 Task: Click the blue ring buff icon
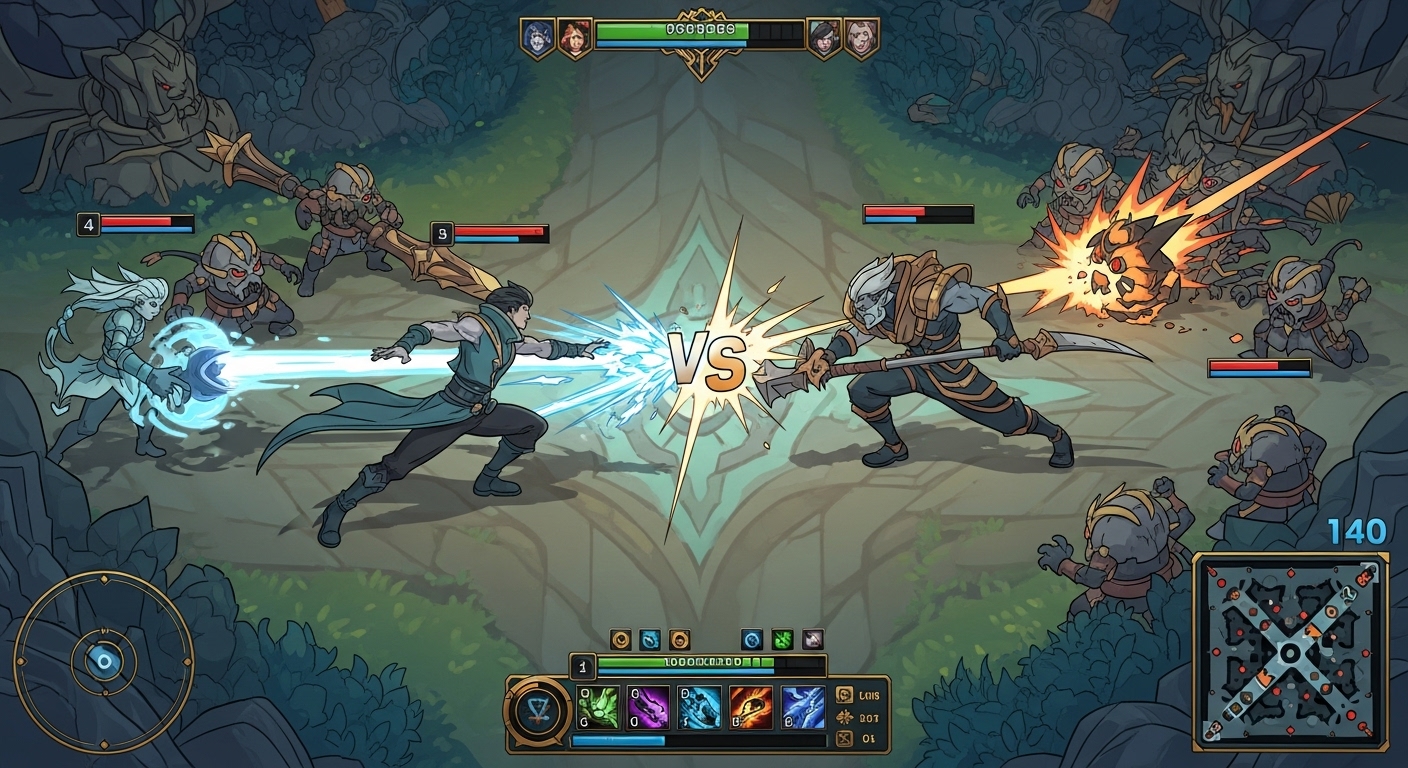click(x=752, y=639)
